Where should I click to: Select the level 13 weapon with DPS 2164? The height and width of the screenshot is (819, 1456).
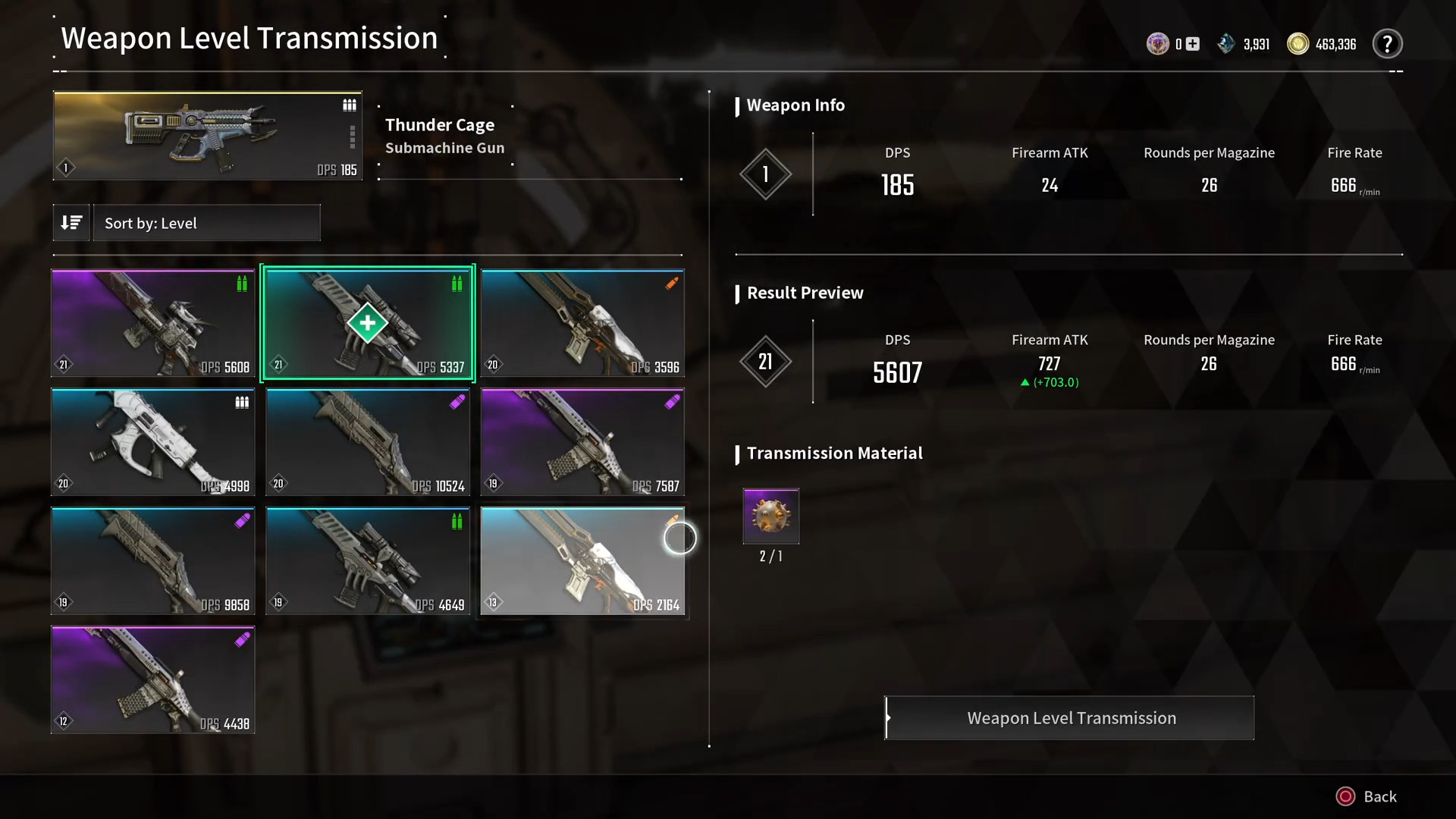(582, 561)
